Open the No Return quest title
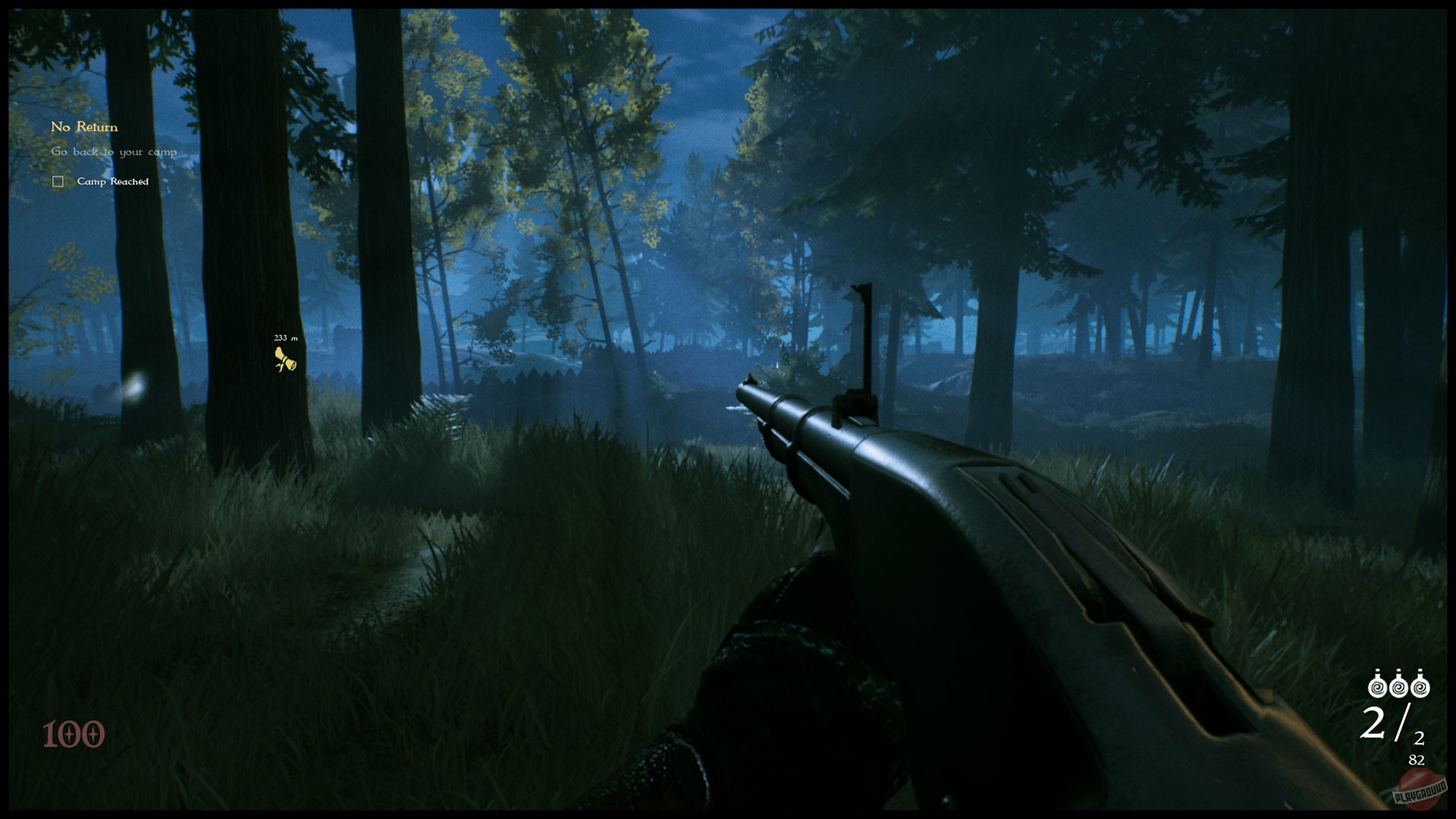Screen dimensions: 1456x819 coord(83,127)
